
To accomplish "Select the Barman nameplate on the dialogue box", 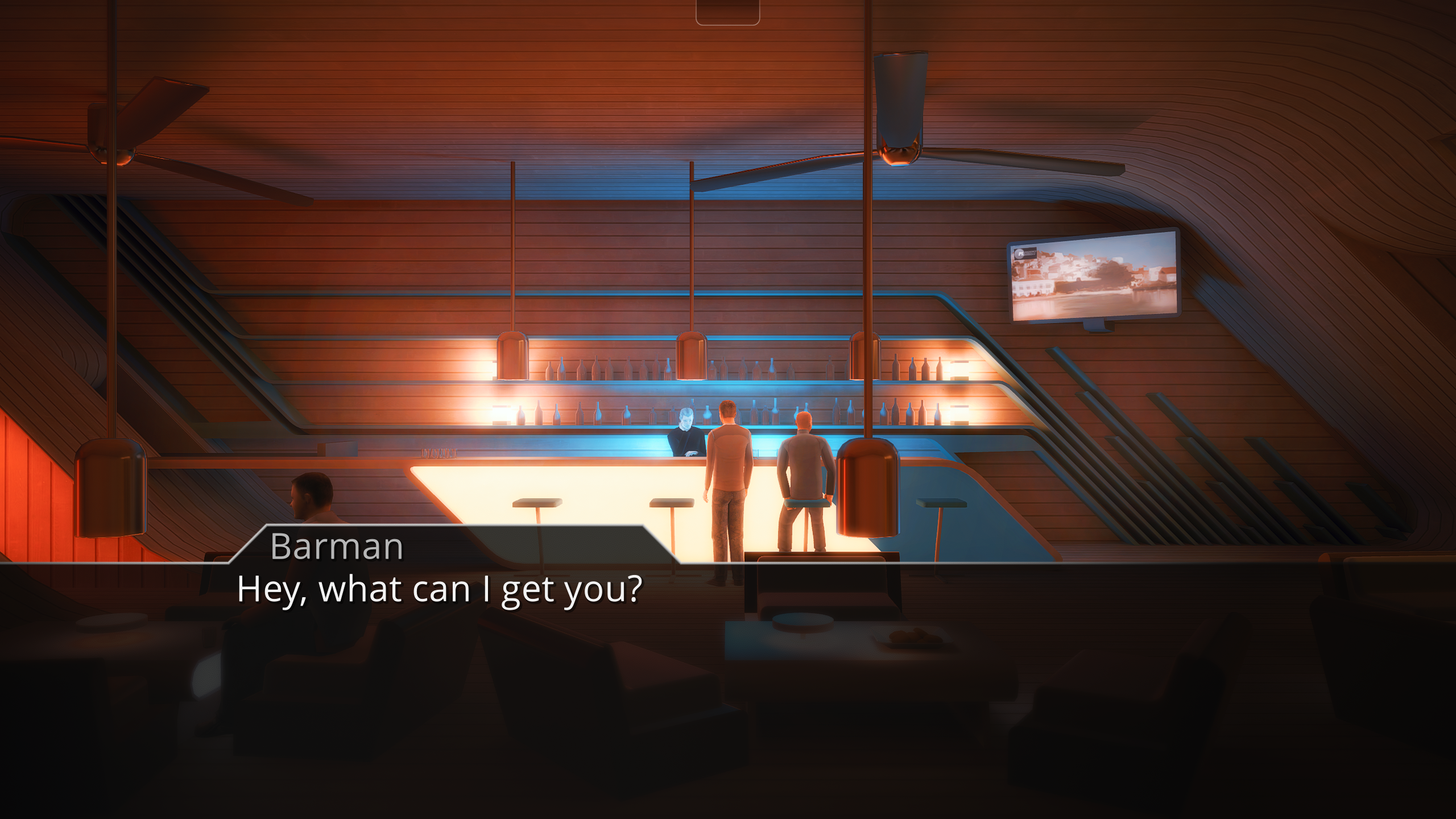I will 337,548.
